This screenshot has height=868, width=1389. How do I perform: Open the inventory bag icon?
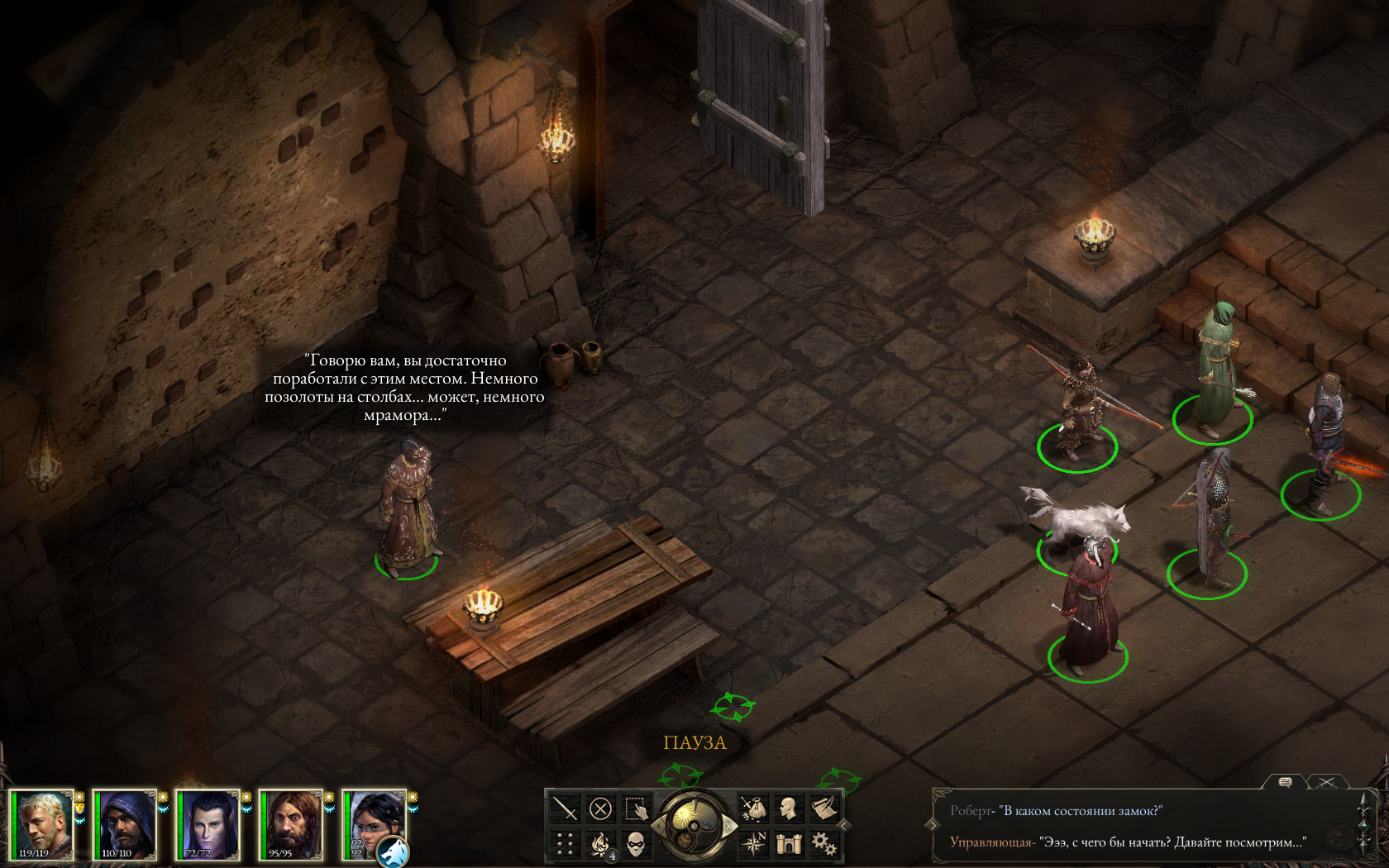[753, 808]
